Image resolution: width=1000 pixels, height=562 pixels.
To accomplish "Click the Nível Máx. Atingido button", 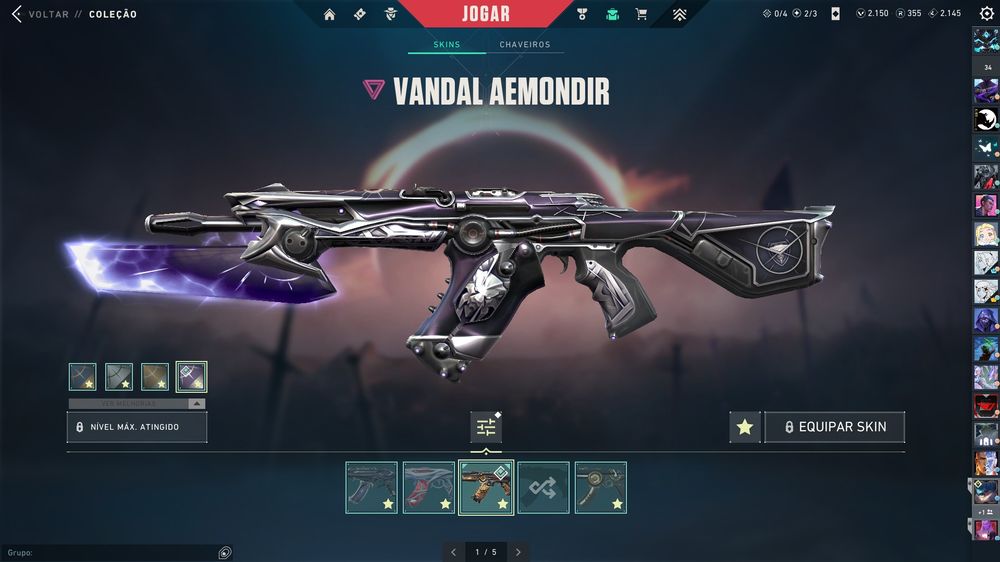I will tap(137, 427).
